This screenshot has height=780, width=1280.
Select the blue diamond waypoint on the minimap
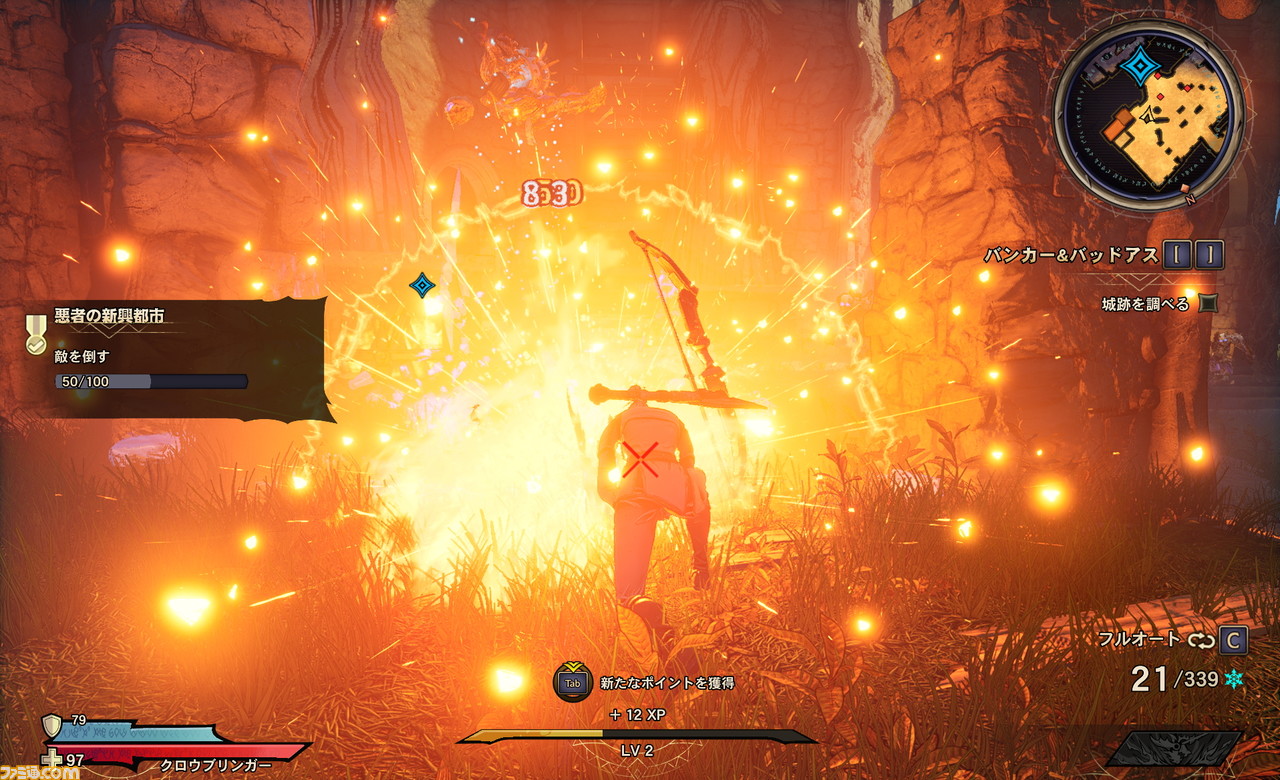click(1139, 67)
